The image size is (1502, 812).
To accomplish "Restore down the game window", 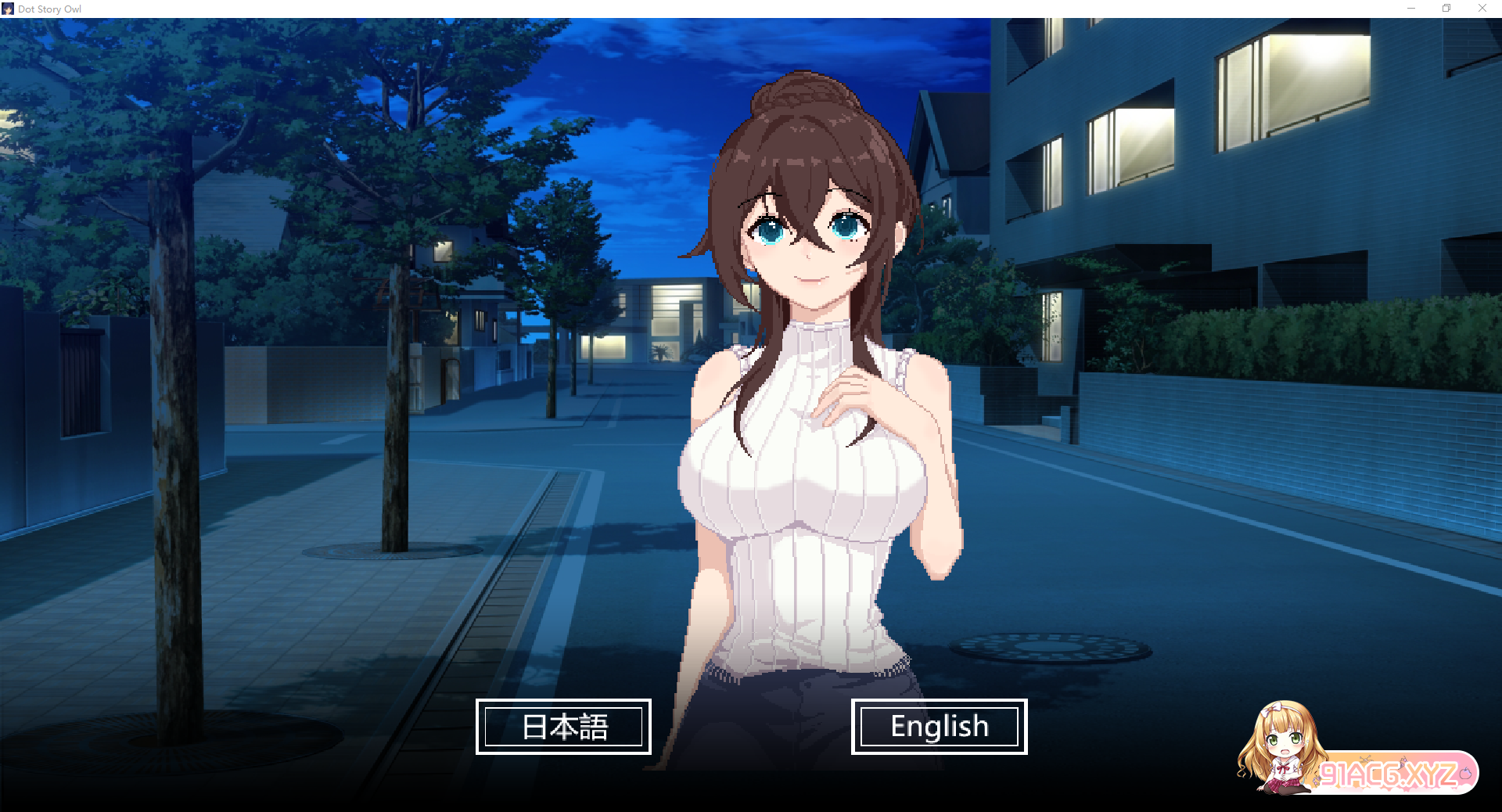I will (x=1446, y=9).
